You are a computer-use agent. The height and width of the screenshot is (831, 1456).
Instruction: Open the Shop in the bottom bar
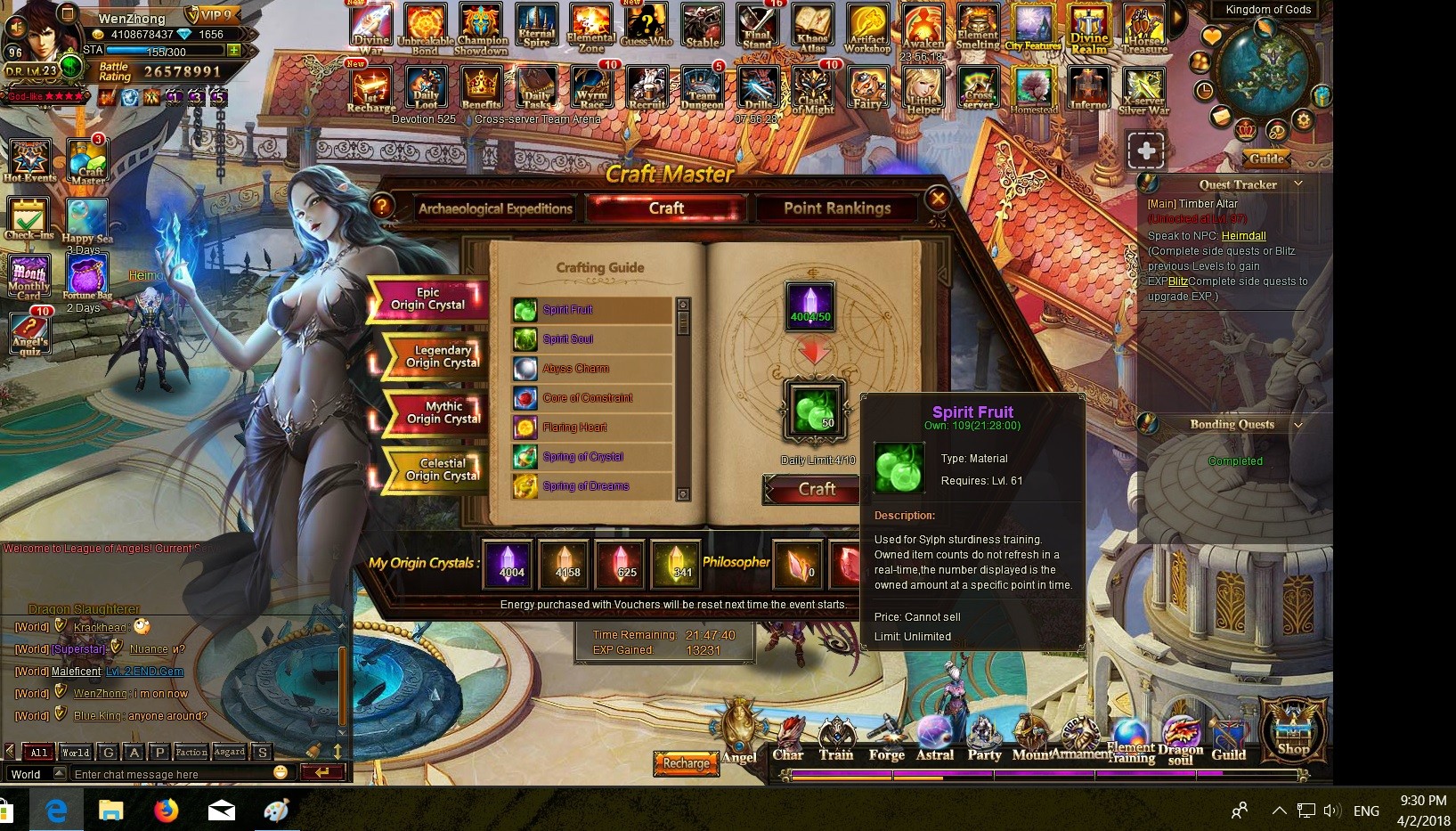pos(1293,730)
